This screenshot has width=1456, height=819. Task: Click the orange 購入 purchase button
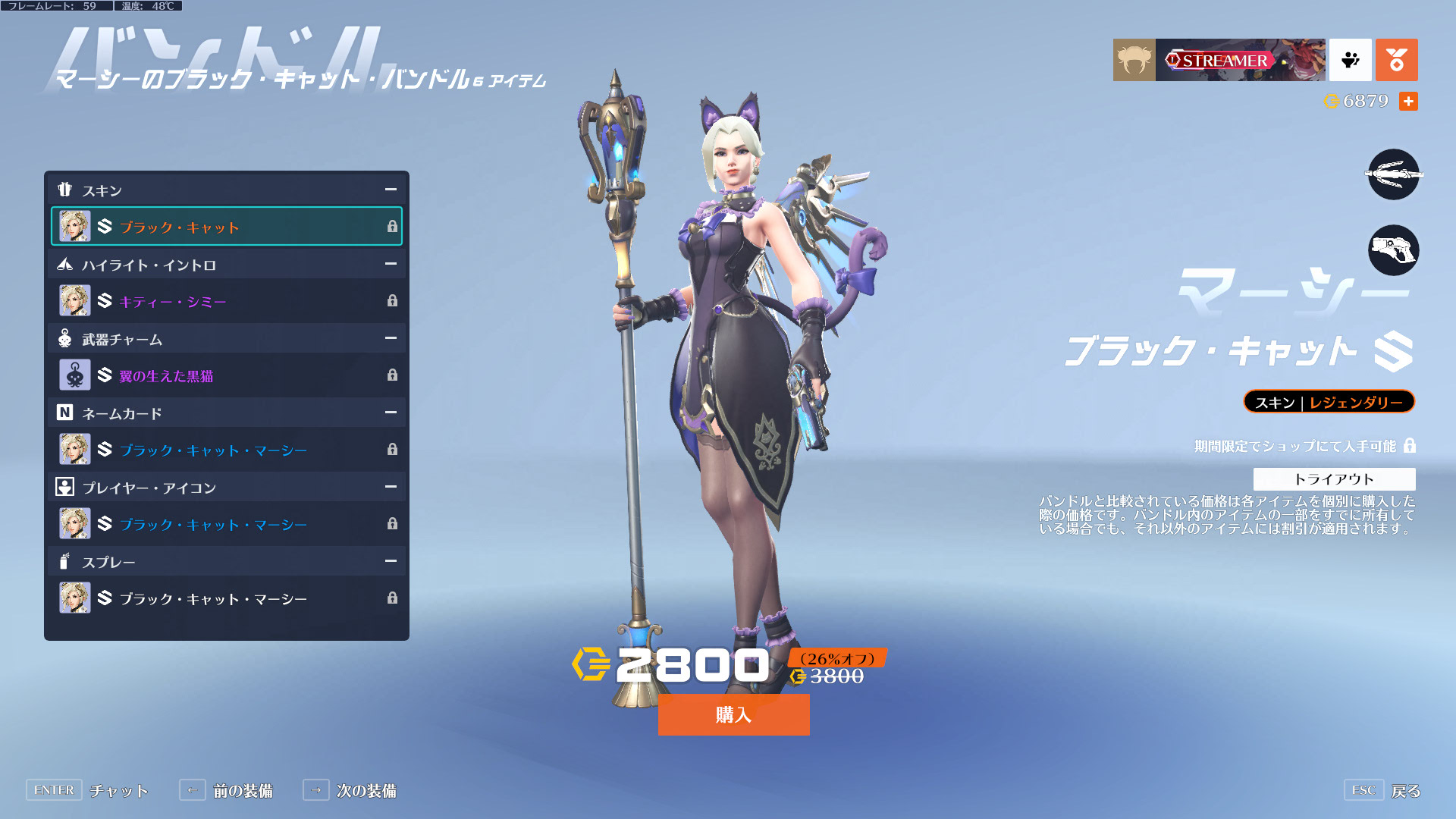[x=733, y=714]
